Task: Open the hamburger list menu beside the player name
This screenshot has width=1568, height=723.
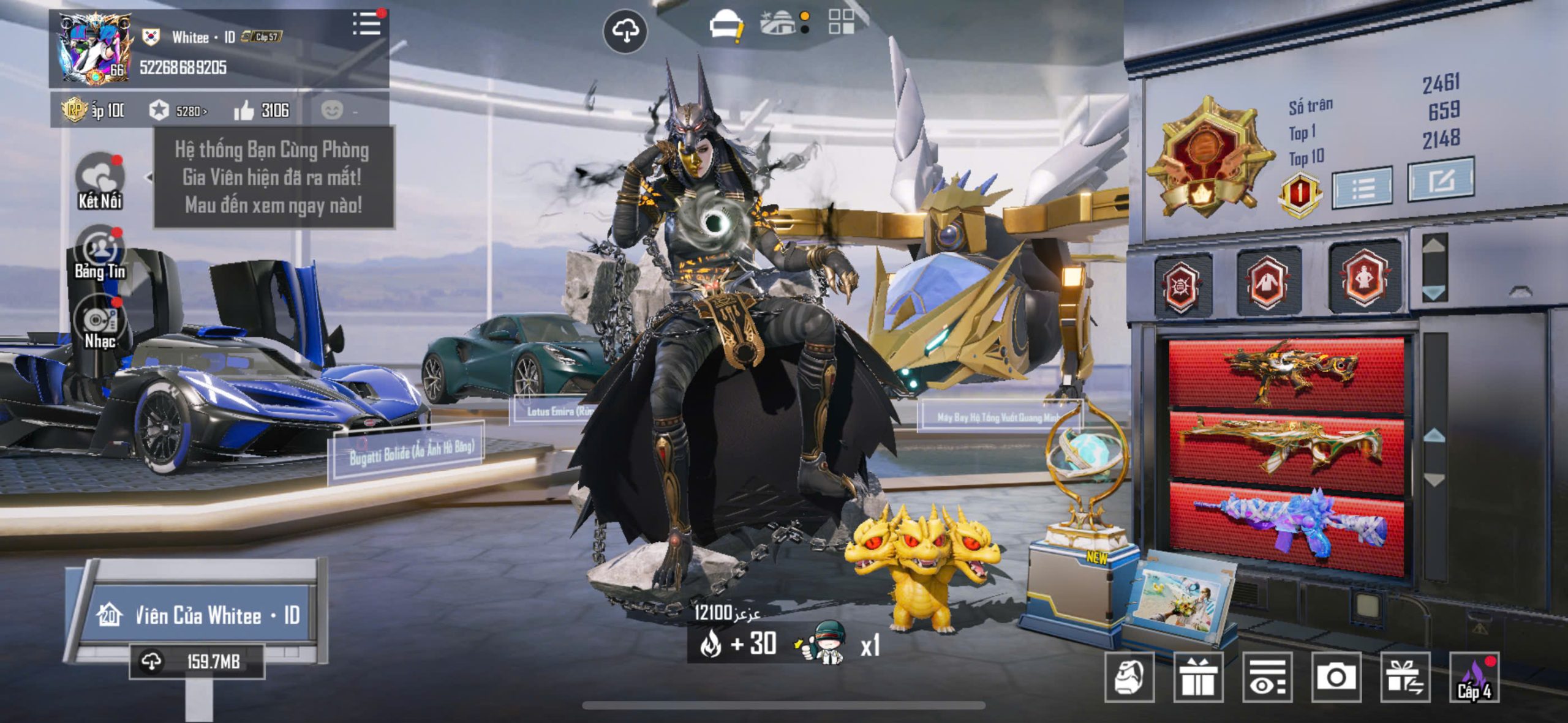Action: coord(366,24)
